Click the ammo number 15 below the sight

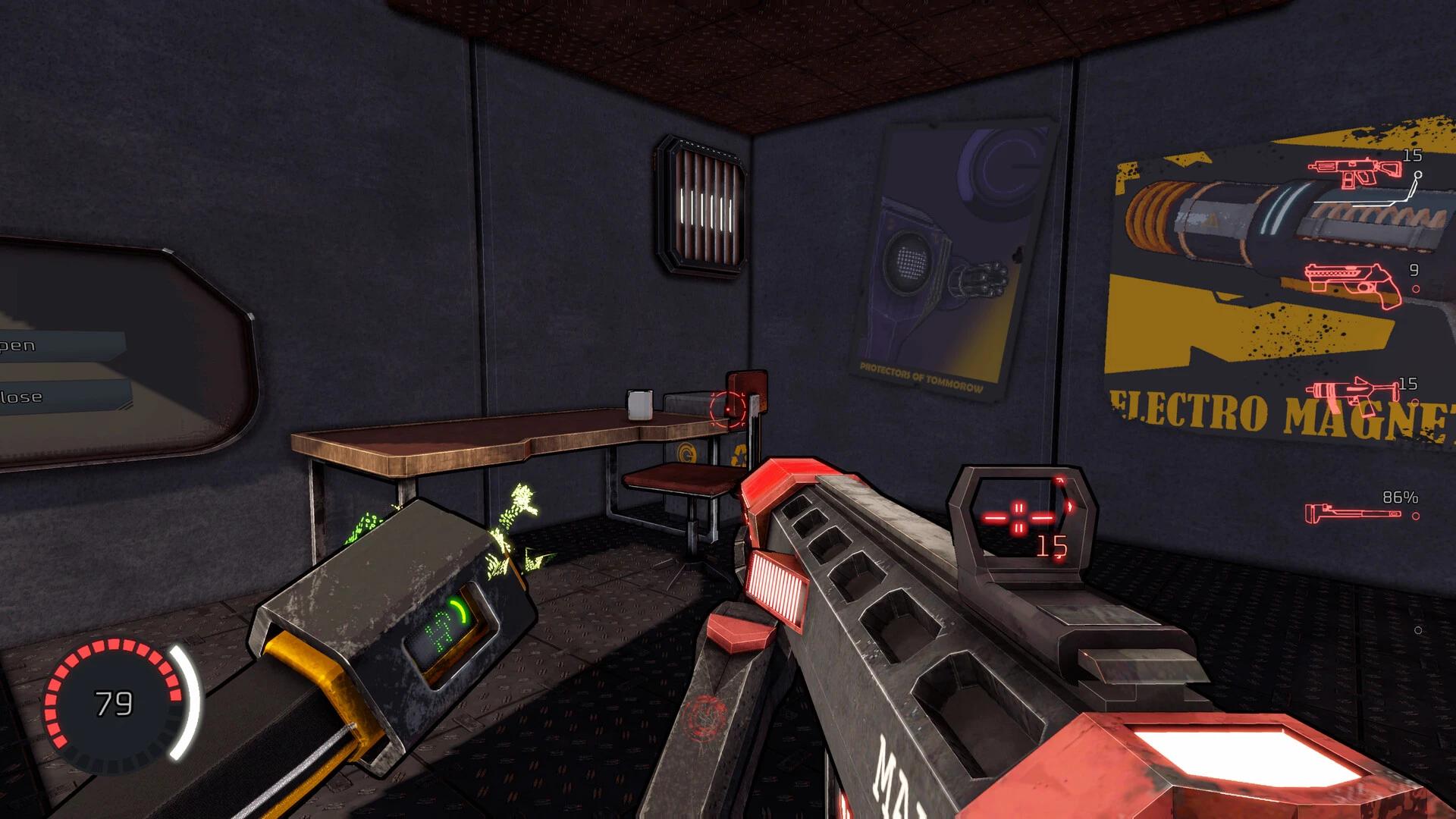coord(1052,545)
